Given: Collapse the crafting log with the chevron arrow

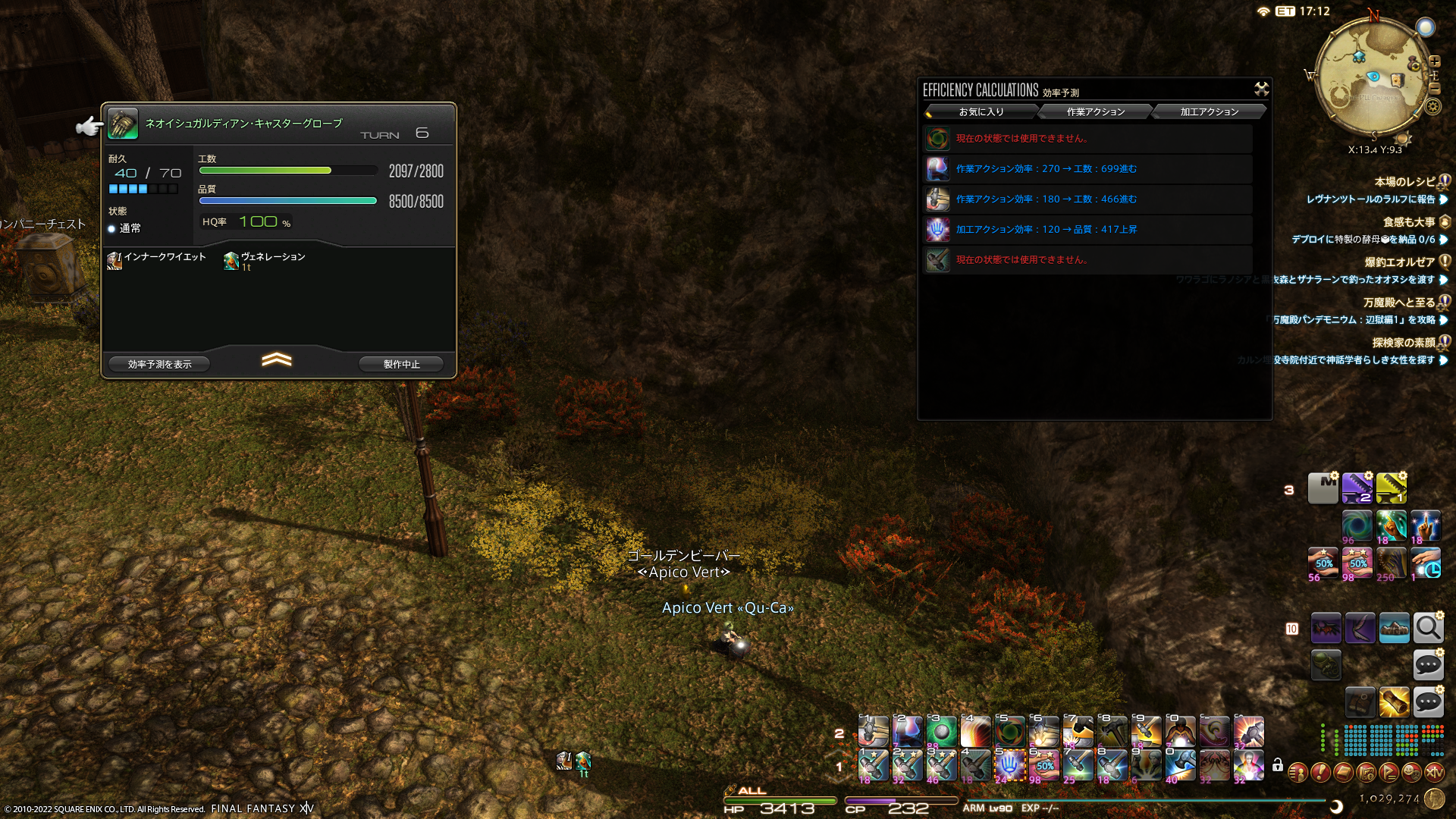Looking at the screenshot, I should (277, 359).
